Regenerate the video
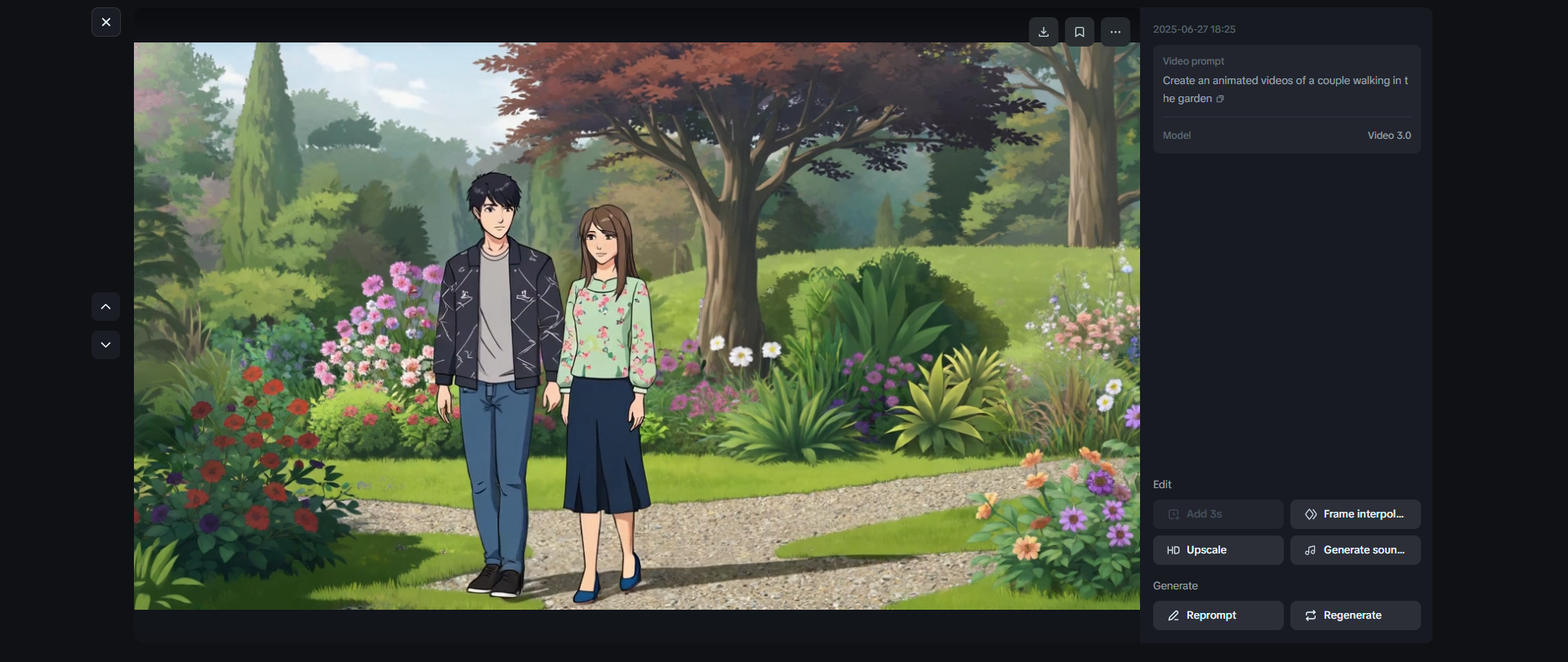 click(x=1355, y=615)
